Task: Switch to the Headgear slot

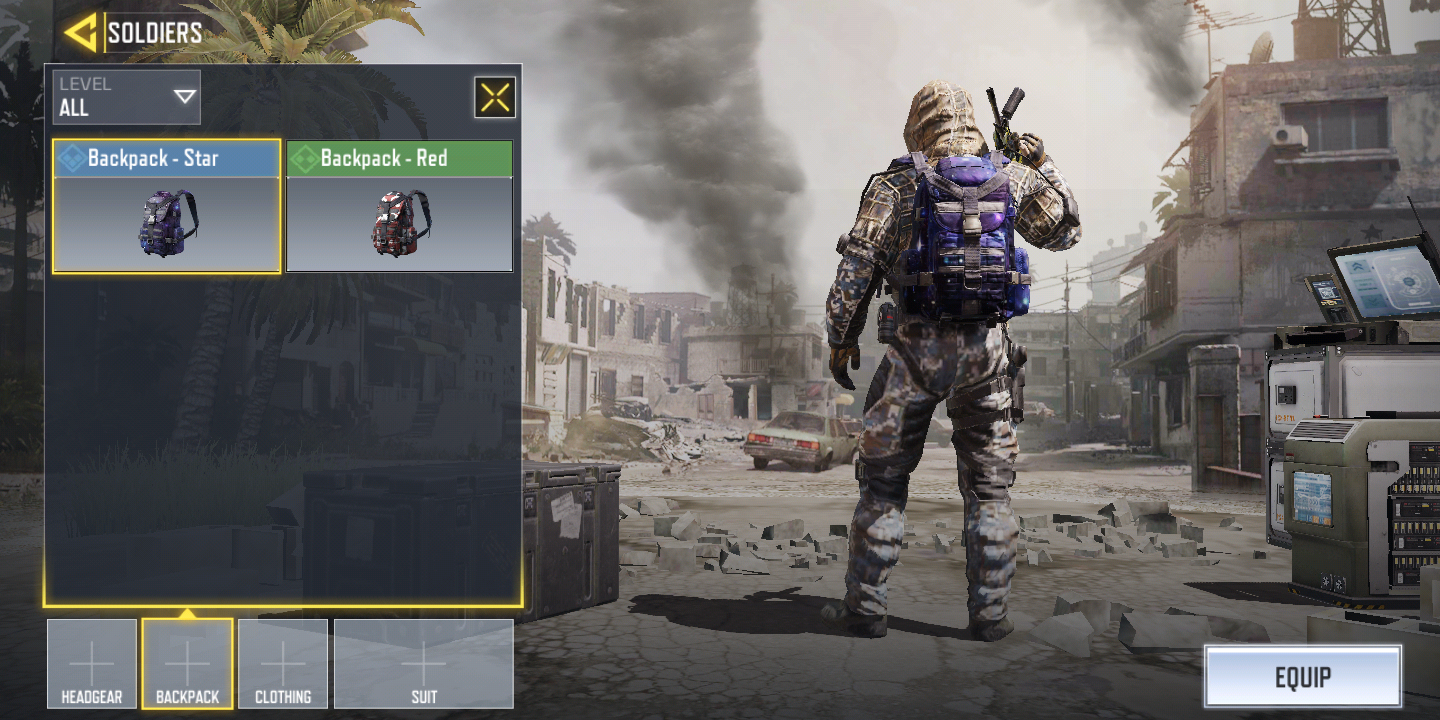Action: (x=92, y=664)
